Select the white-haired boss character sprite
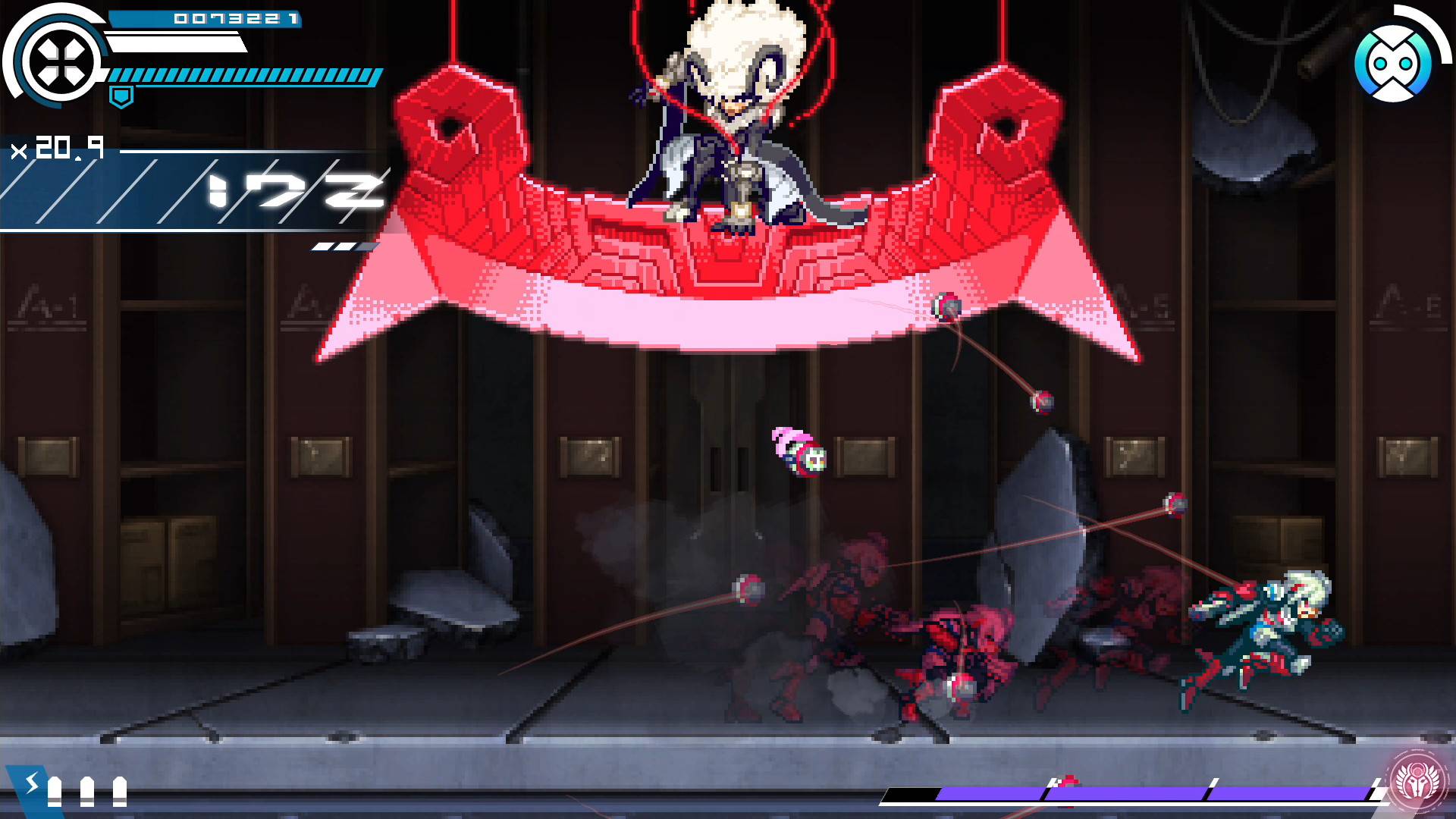The height and width of the screenshot is (819, 1456). [x=732, y=114]
